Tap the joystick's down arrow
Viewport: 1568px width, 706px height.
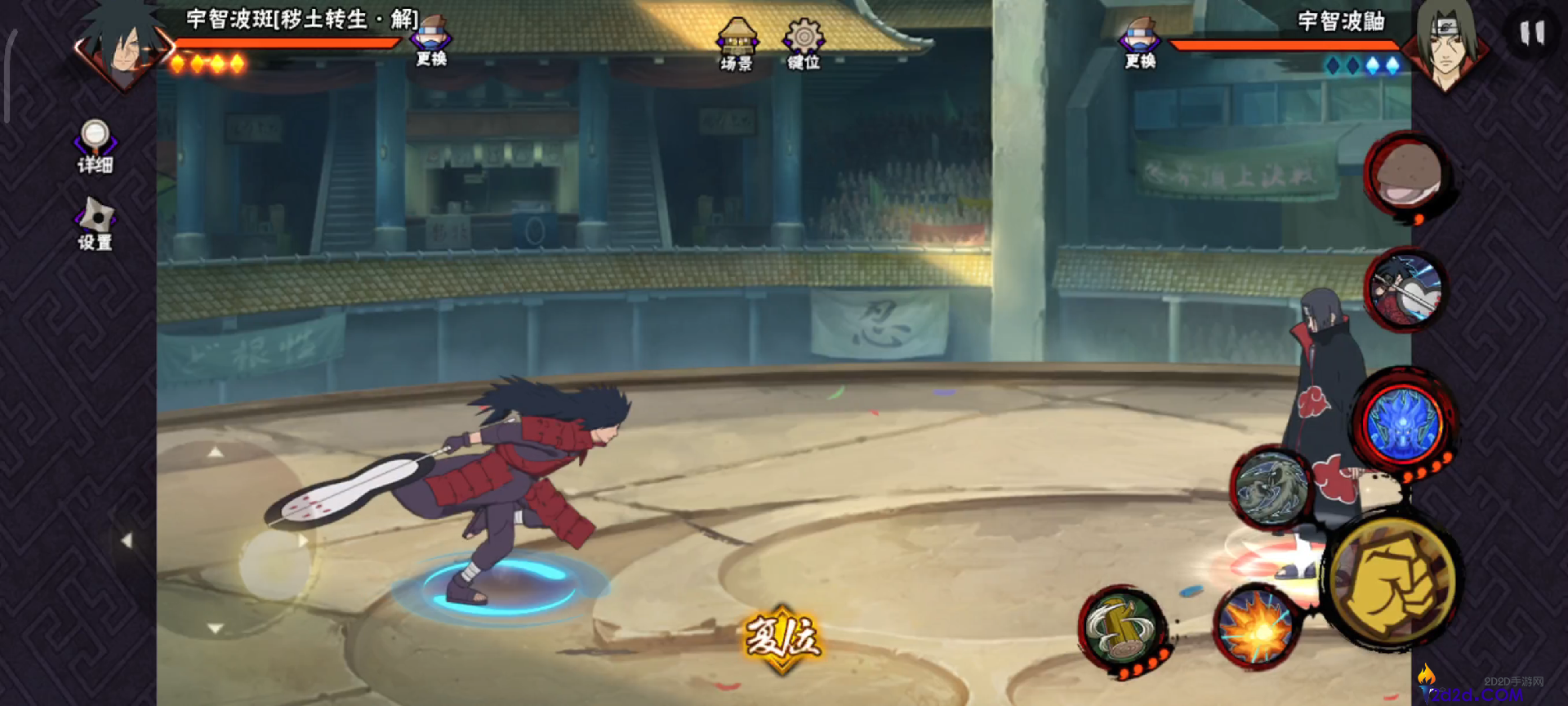[215, 628]
